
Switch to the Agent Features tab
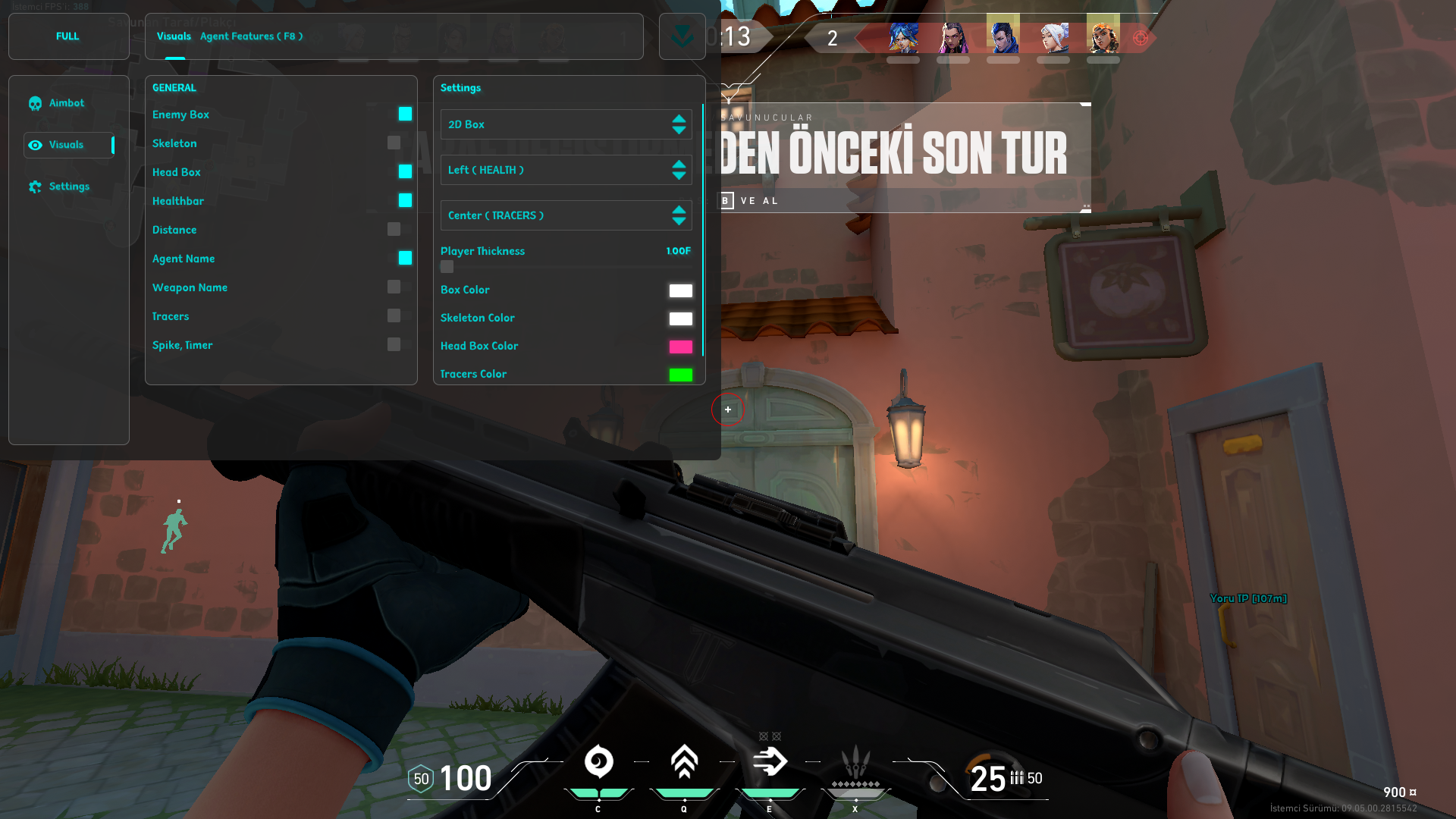pos(251,36)
